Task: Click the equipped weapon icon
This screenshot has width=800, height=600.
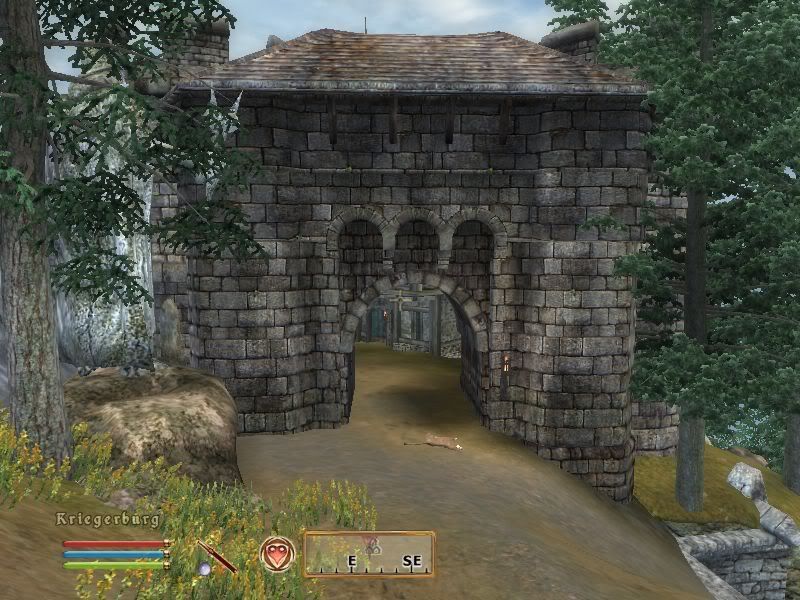Action: (x=217, y=556)
